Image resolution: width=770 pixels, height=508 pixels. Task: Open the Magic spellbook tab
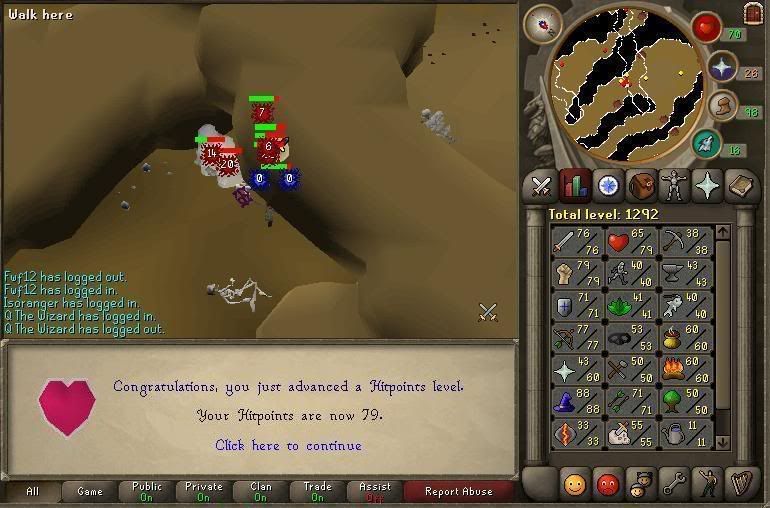(x=741, y=185)
